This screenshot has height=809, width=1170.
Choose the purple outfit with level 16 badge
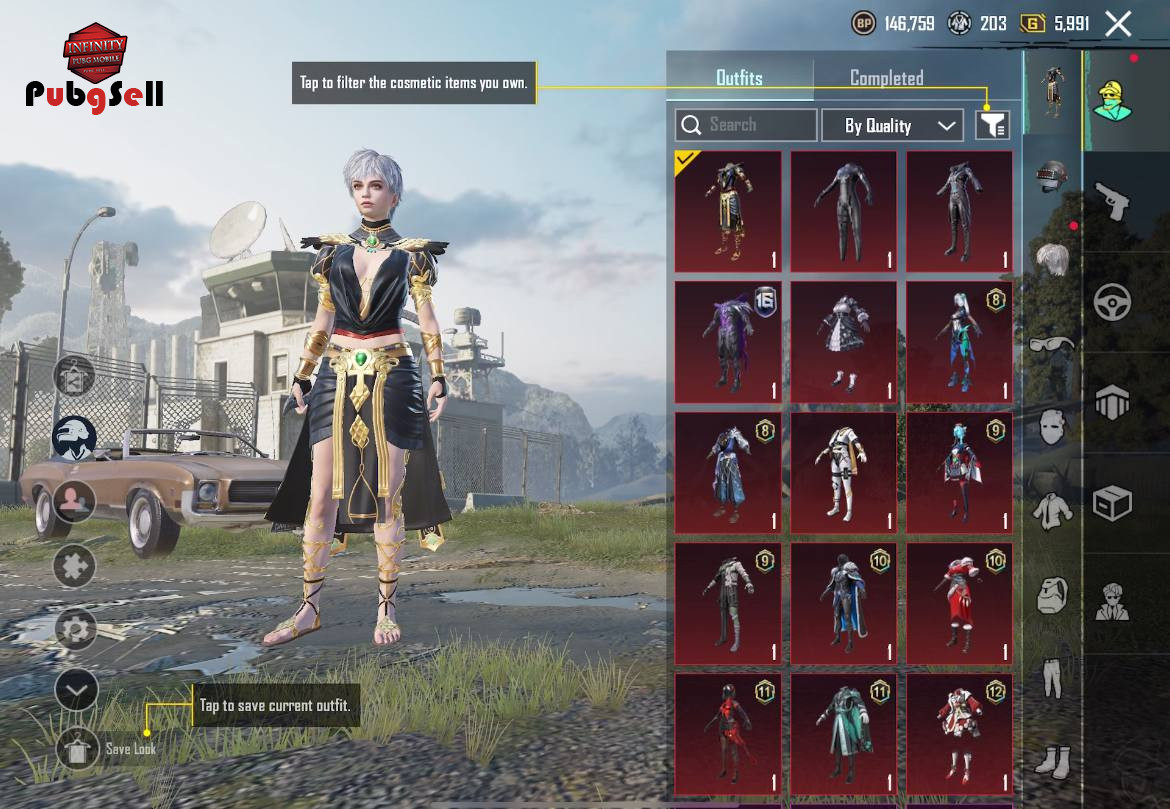pyautogui.click(x=728, y=342)
